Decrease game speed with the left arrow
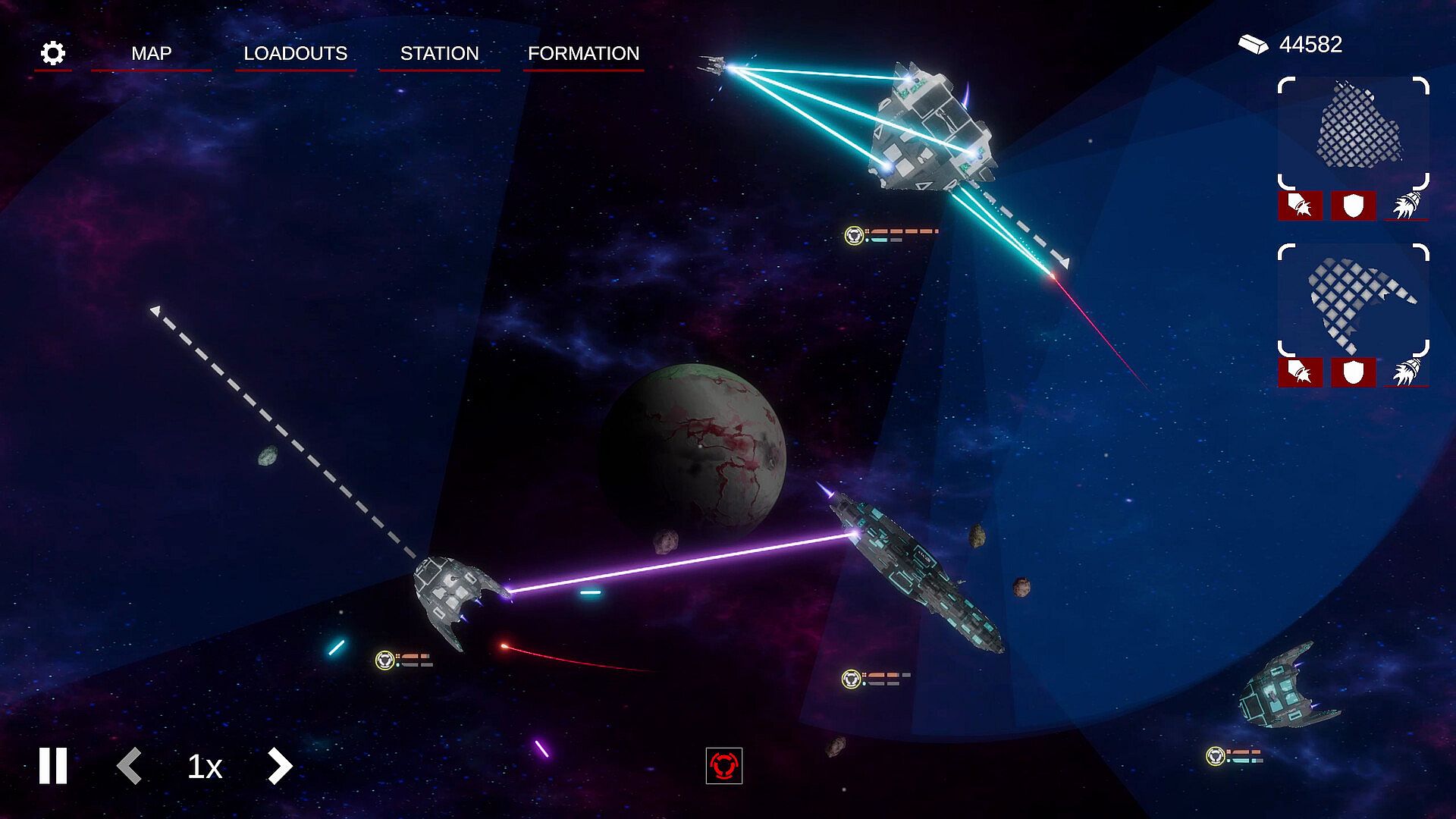Image resolution: width=1456 pixels, height=819 pixels. point(130,766)
